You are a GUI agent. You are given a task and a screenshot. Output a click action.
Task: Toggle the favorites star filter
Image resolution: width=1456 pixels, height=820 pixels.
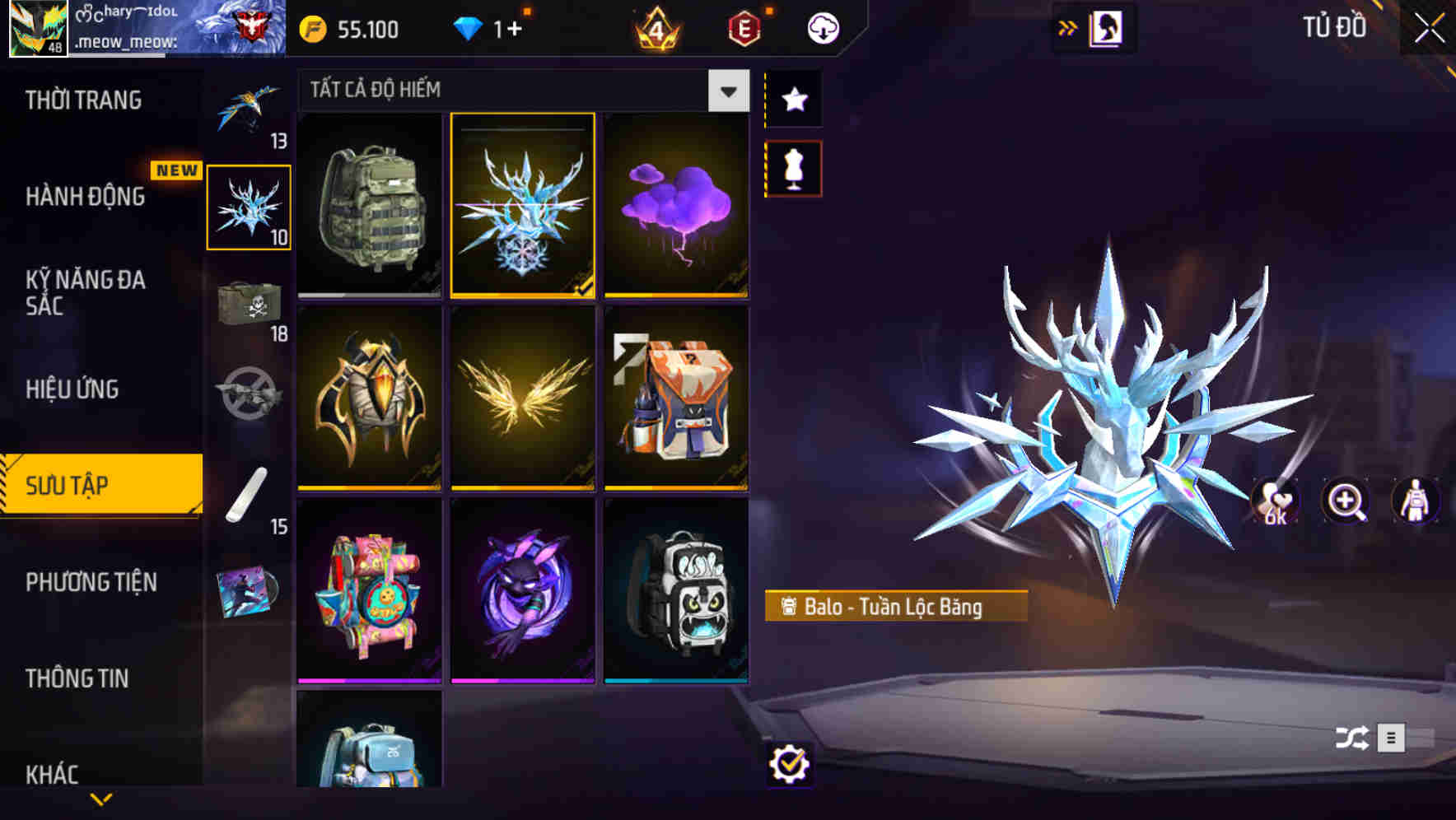coord(793,100)
